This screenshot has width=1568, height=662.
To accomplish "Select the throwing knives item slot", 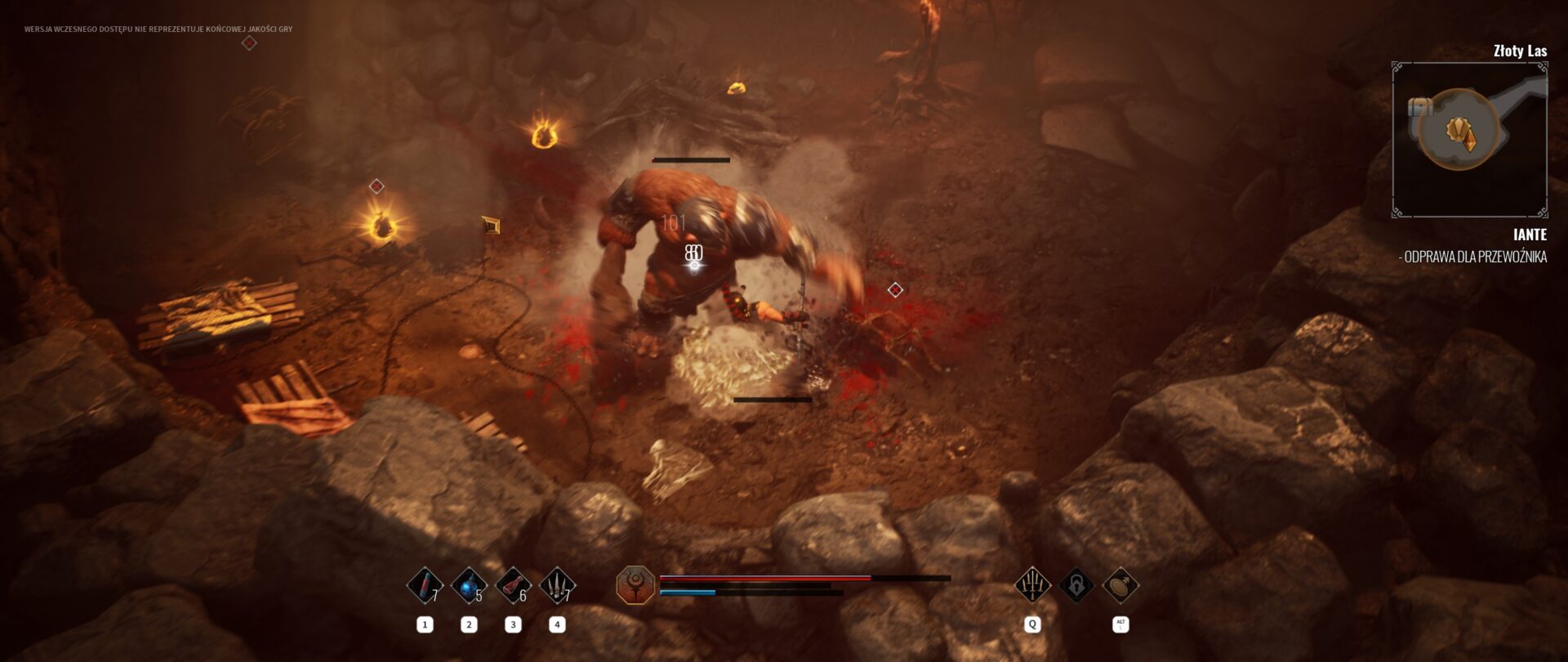I will [557, 585].
